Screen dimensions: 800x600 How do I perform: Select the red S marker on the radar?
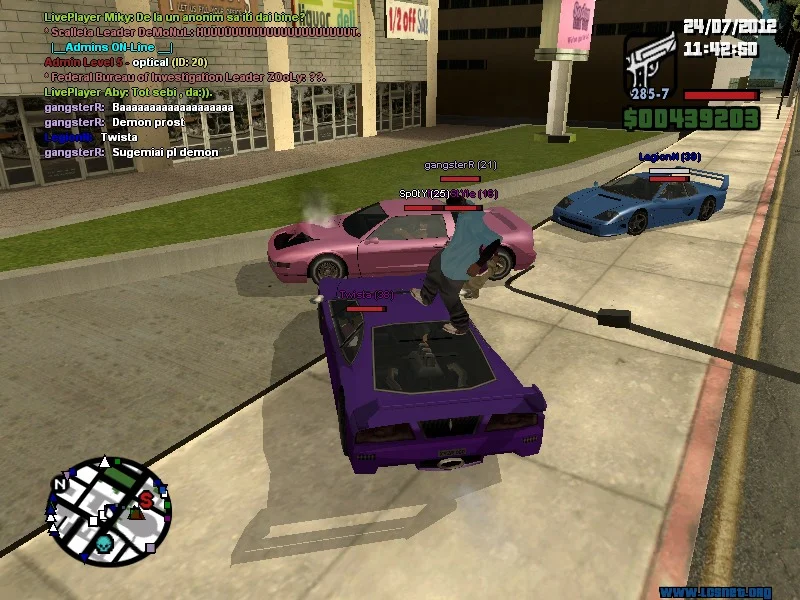click(x=147, y=497)
